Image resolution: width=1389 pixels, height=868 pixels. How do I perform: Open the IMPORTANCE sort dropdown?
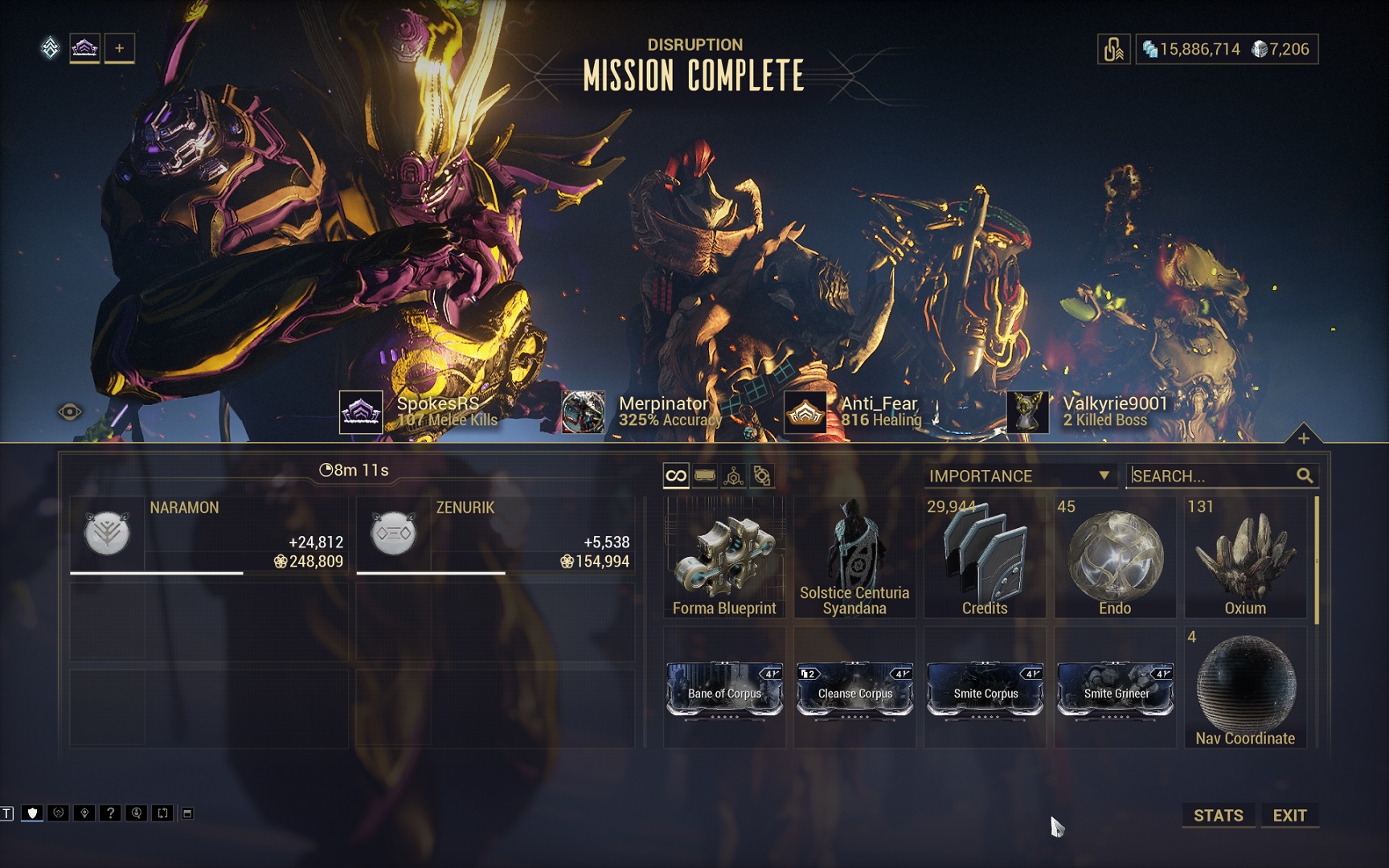pos(1019,476)
